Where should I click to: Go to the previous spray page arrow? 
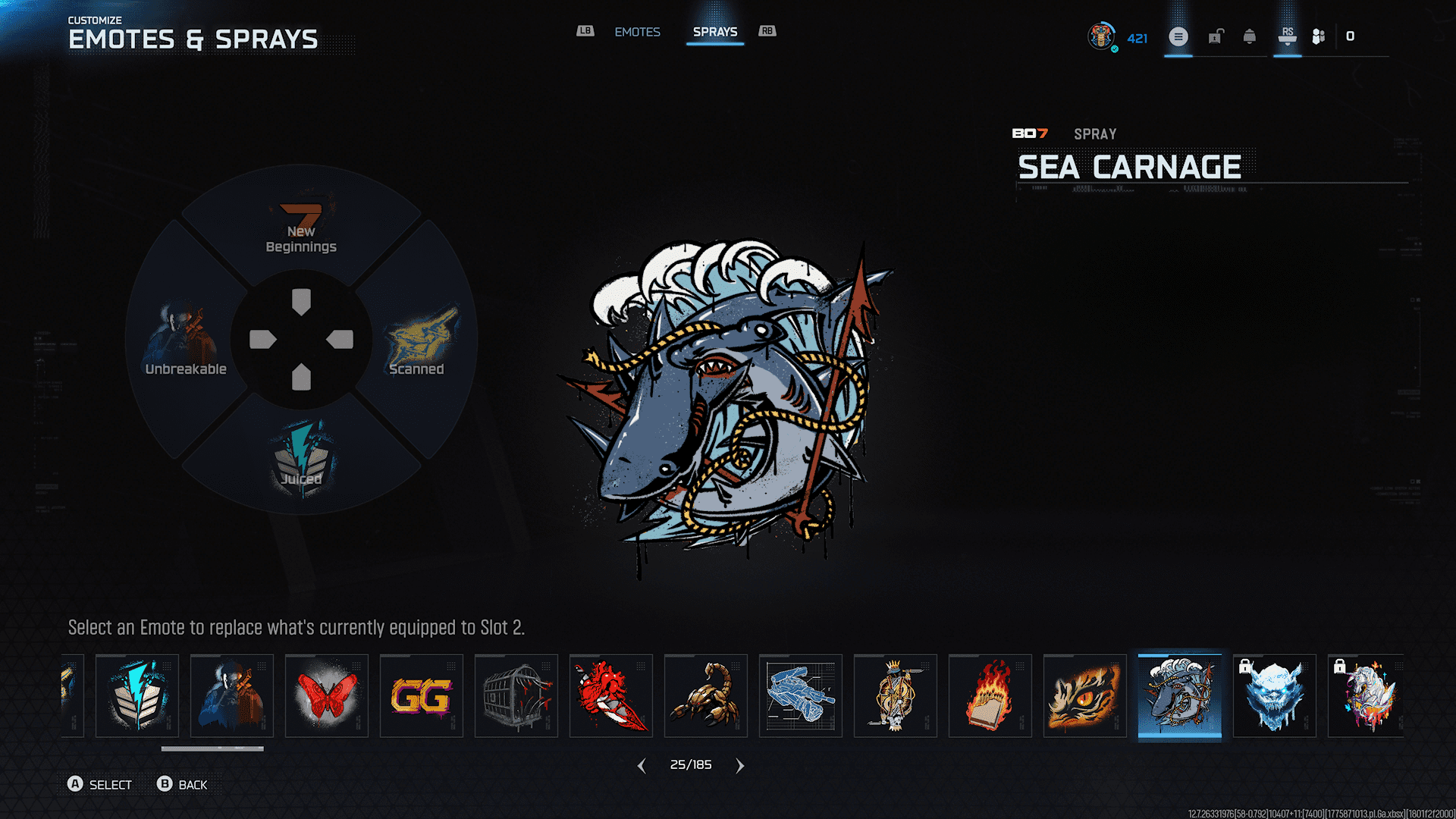[x=642, y=766]
